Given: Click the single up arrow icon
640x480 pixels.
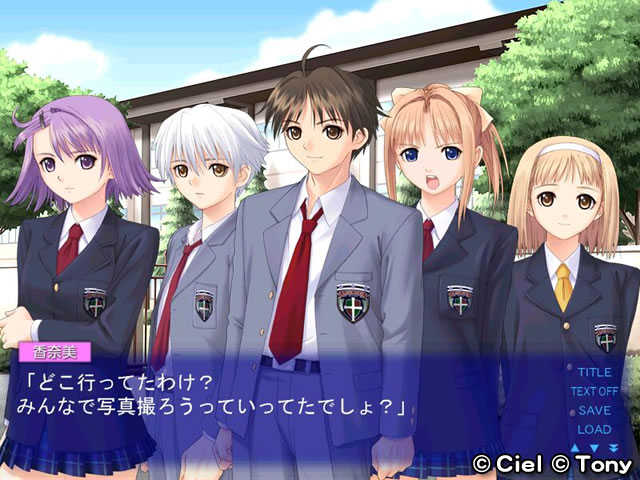Looking at the screenshot, I should tap(576, 447).
